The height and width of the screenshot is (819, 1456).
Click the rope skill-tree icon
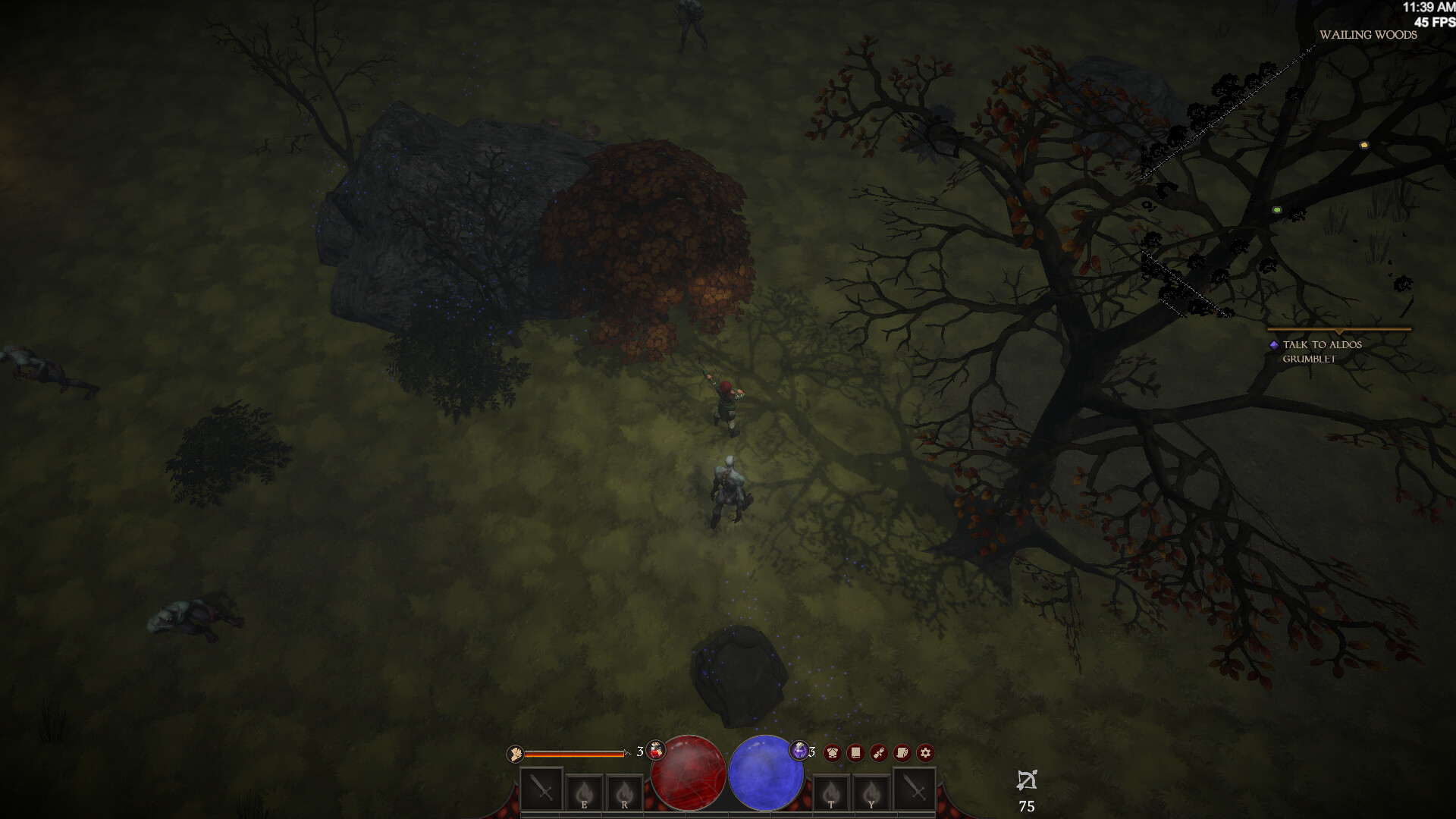(878, 752)
